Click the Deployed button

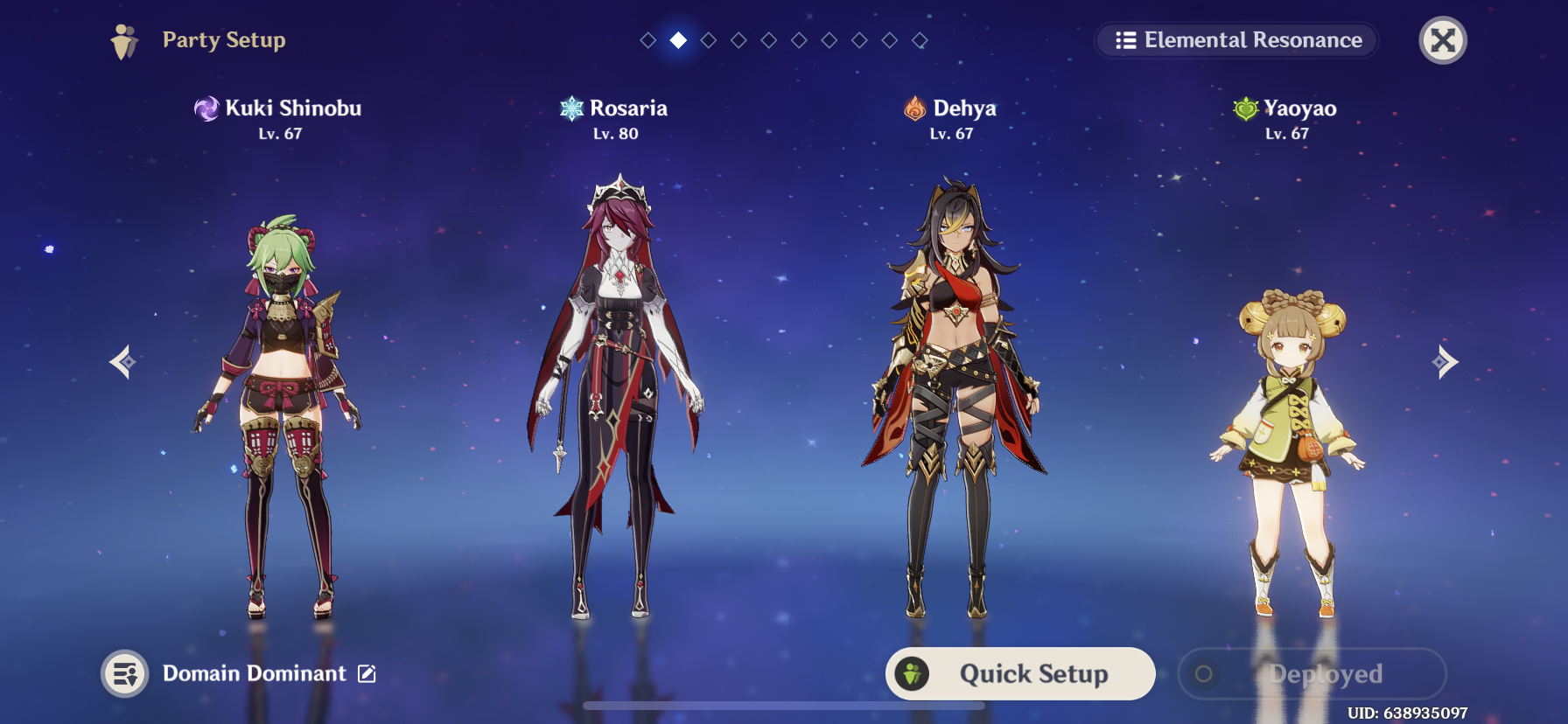pos(1312,673)
